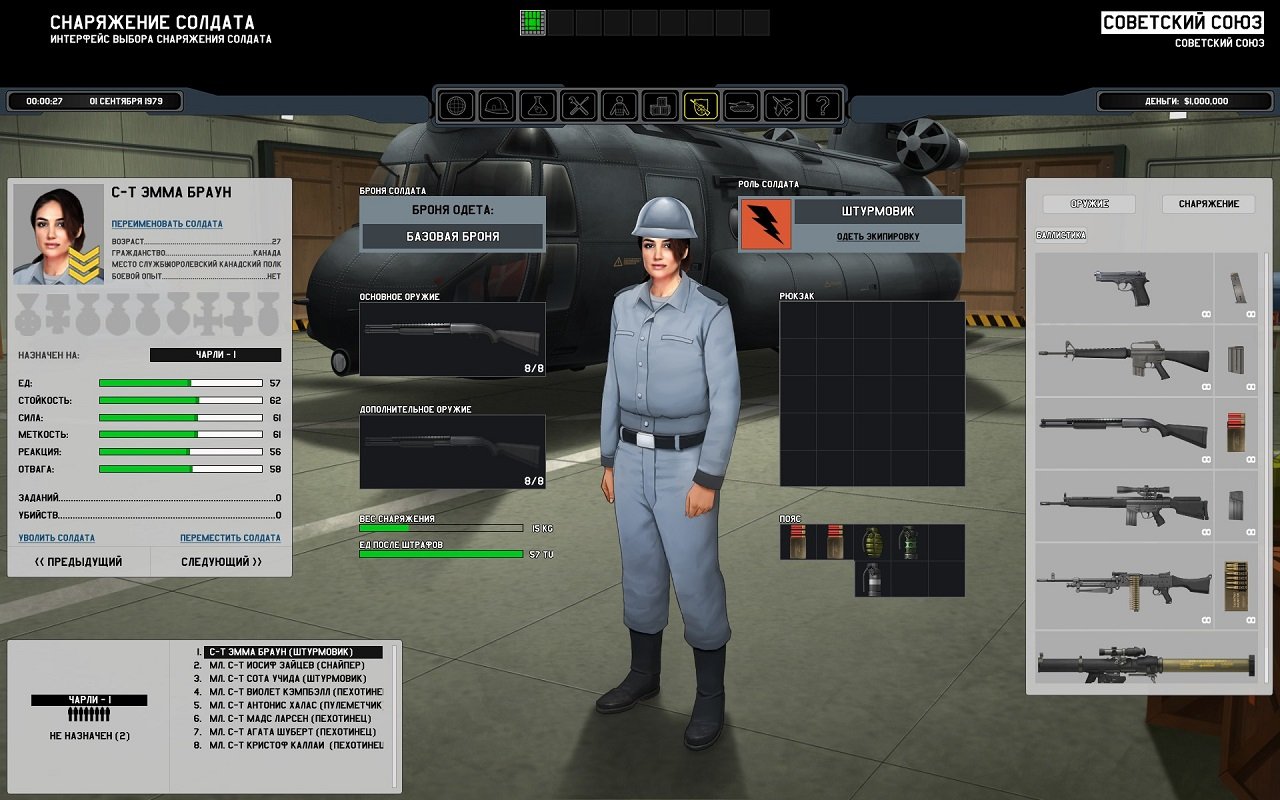Open the question mark help icon
The image size is (1280, 800).
(x=822, y=105)
